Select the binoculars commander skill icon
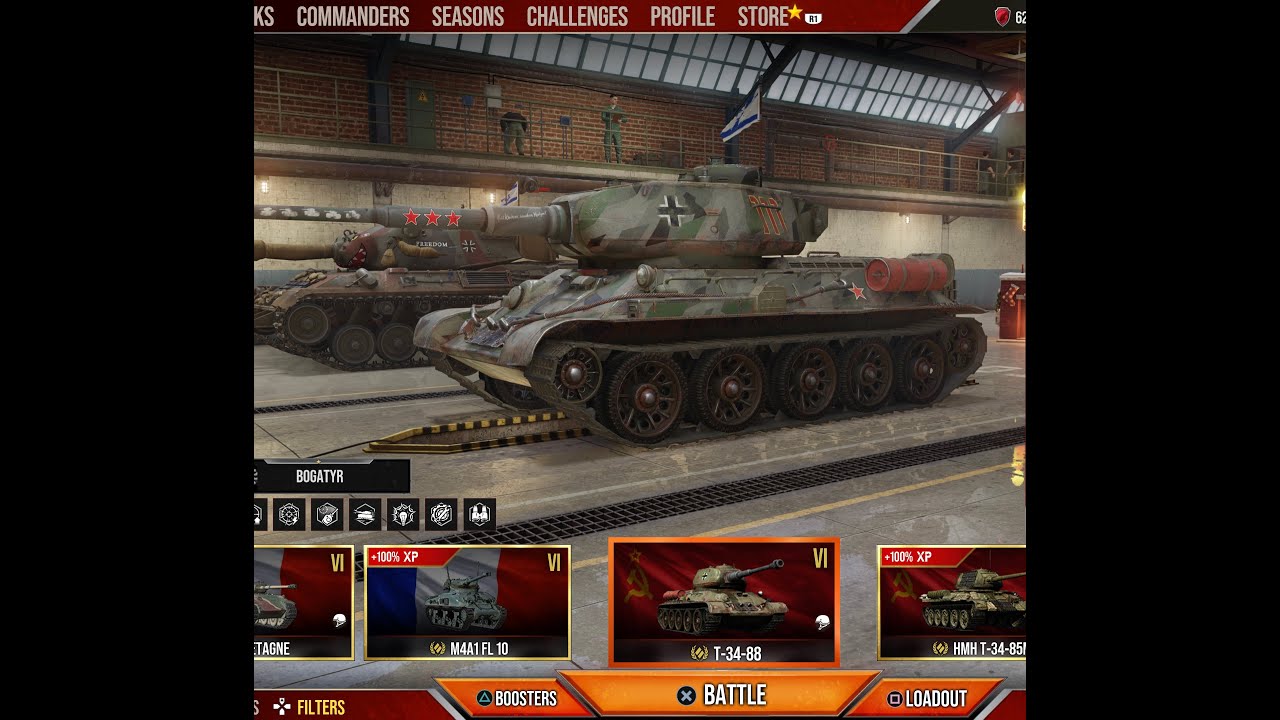Screen dimensions: 1280x720 click(x=479, y=514)
